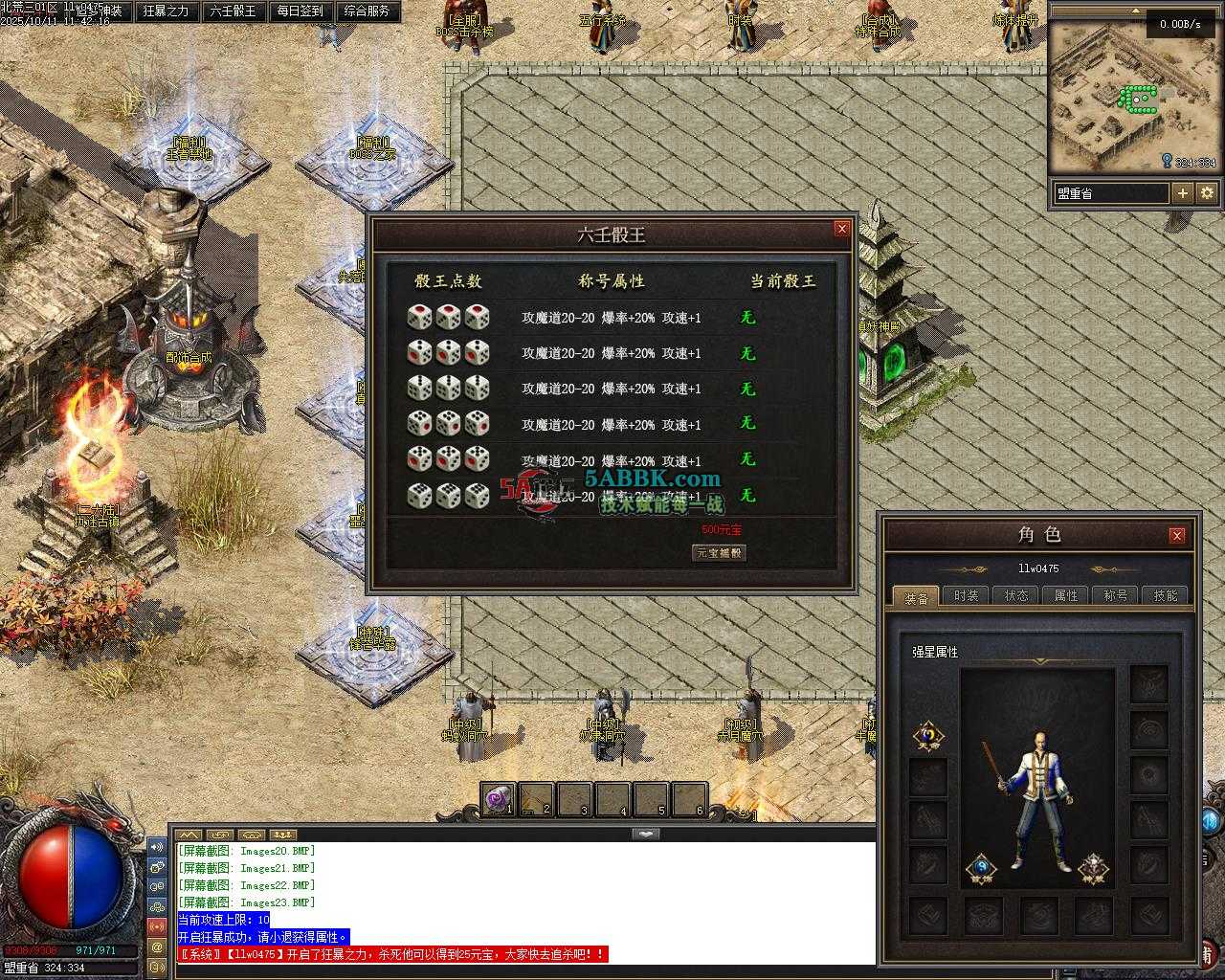Select the 称号 title tab
The width and height of the screenshot is (1225, 980).
point(1115,595)
